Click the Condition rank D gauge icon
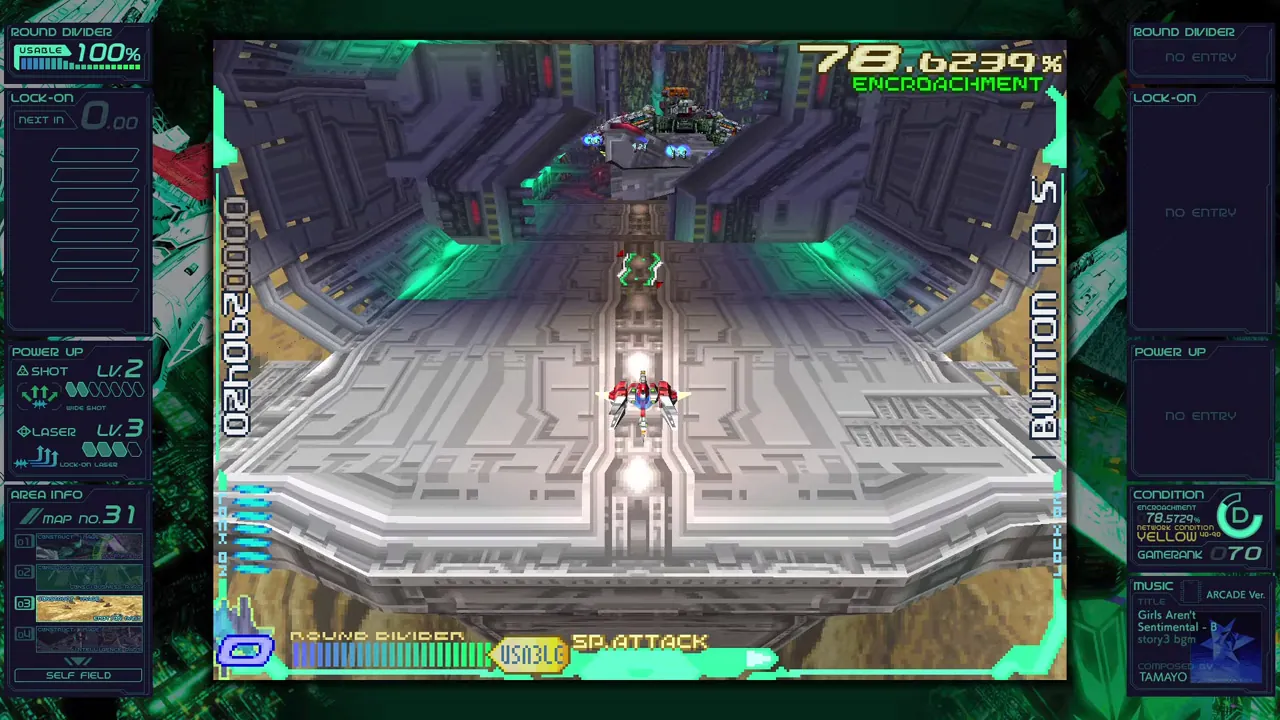Image resolution: width=1280 pixels, height=720 pixels. pos(1239,516)
